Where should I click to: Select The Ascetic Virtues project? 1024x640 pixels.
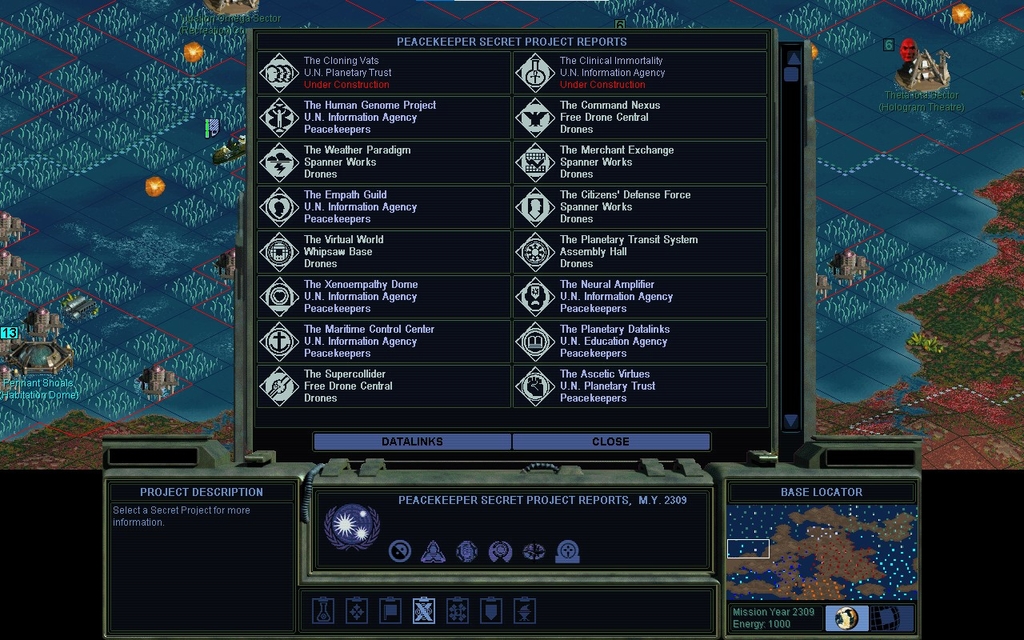pyautogui.click(x=640, y=386)
